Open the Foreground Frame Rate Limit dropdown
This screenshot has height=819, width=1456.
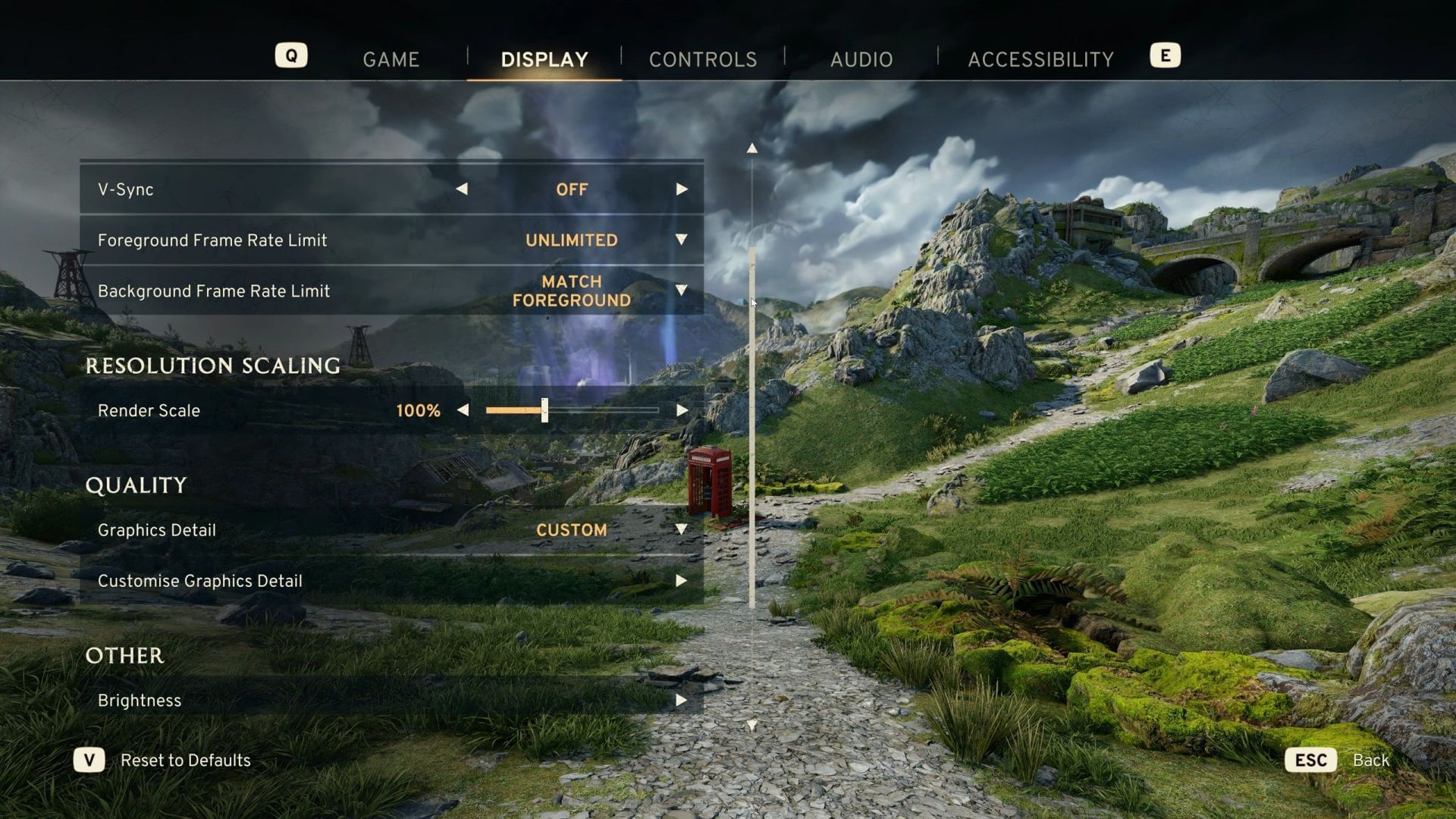pyautogui.click(x=681, y=240)
